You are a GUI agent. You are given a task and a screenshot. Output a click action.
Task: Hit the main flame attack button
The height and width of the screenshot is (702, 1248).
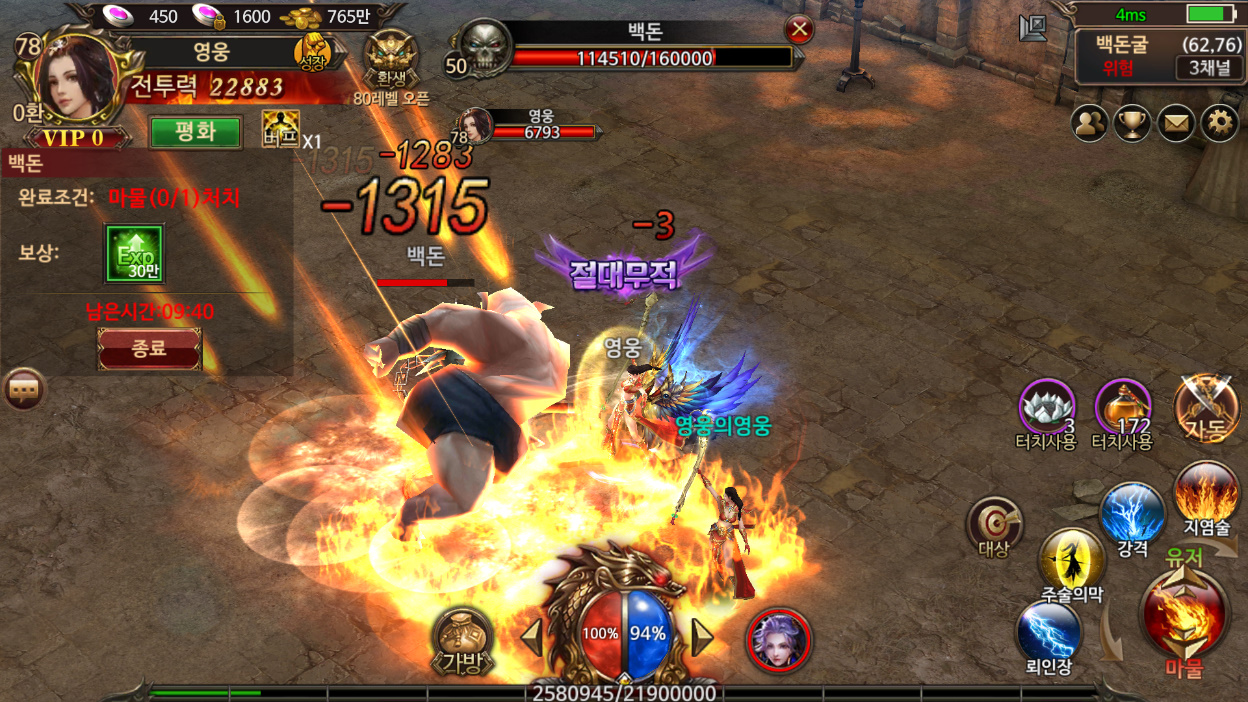pos(1184,612)
